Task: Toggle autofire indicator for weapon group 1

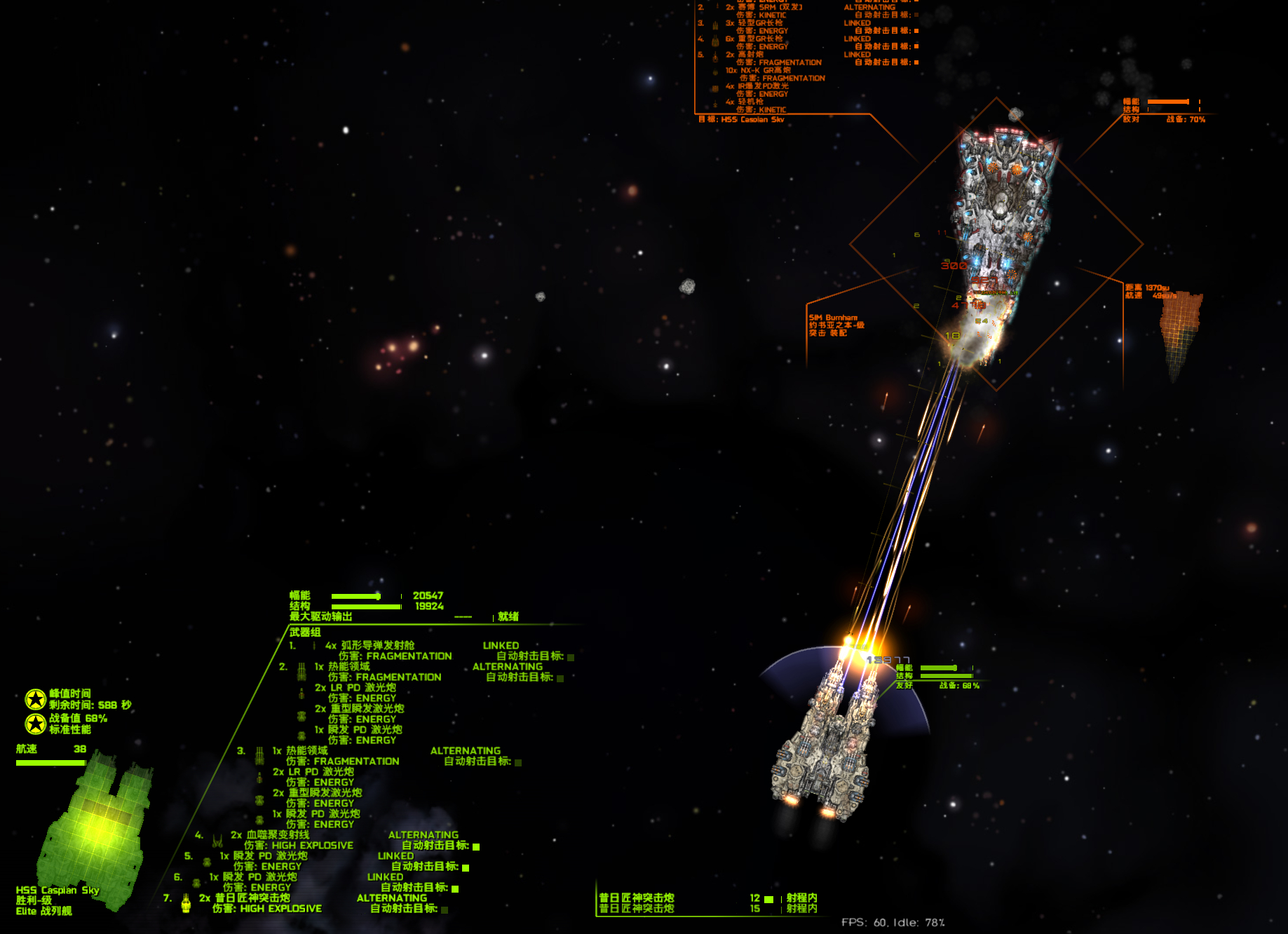Action: tap(571, 657)
